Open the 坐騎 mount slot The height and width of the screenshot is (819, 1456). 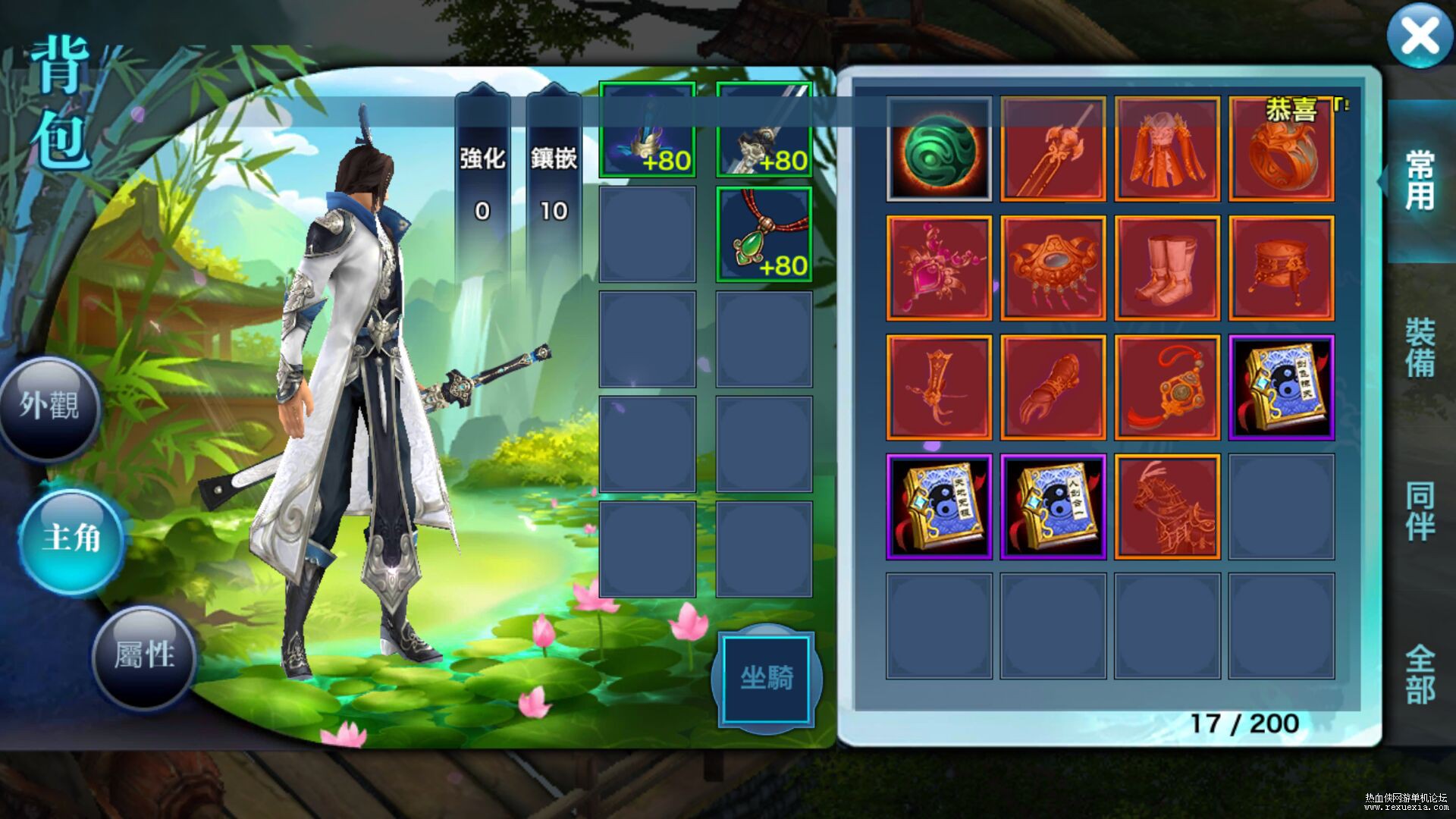(x=767, y=679)
